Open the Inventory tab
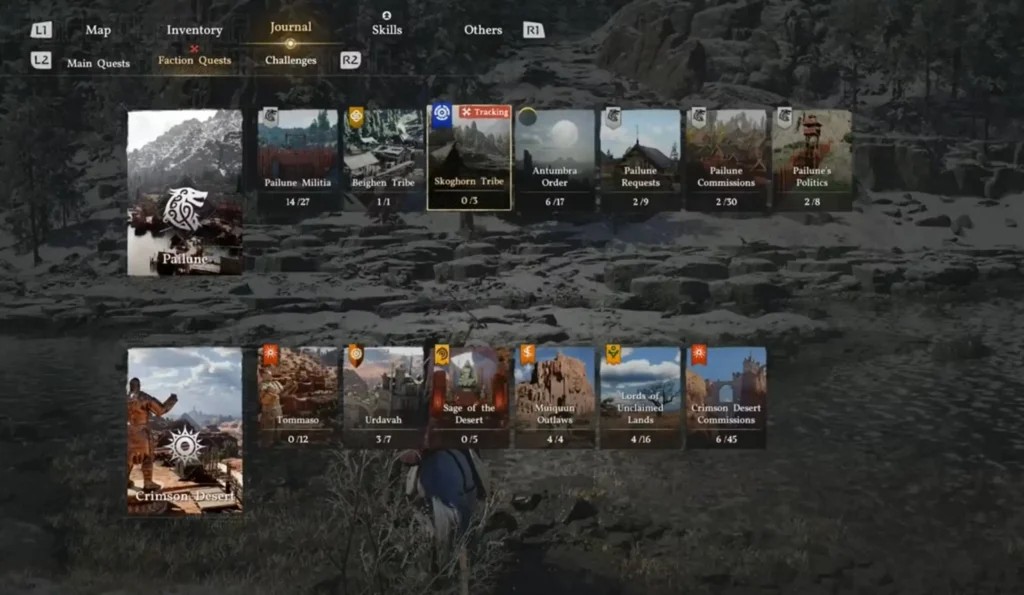1024x595 pixels. (194, 30)
